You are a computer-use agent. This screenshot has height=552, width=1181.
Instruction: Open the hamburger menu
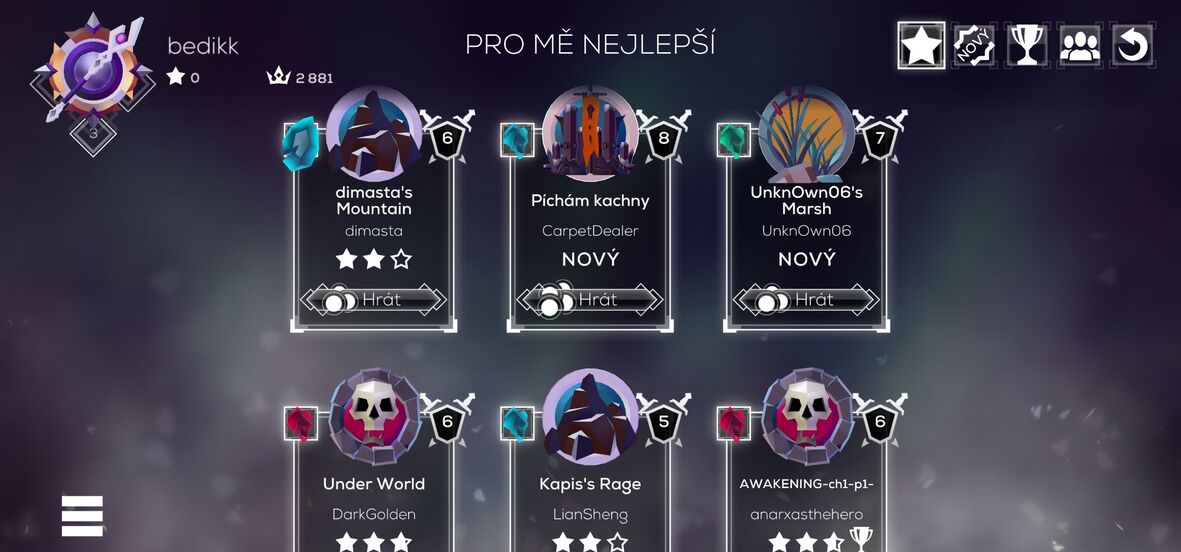(82, 516)
